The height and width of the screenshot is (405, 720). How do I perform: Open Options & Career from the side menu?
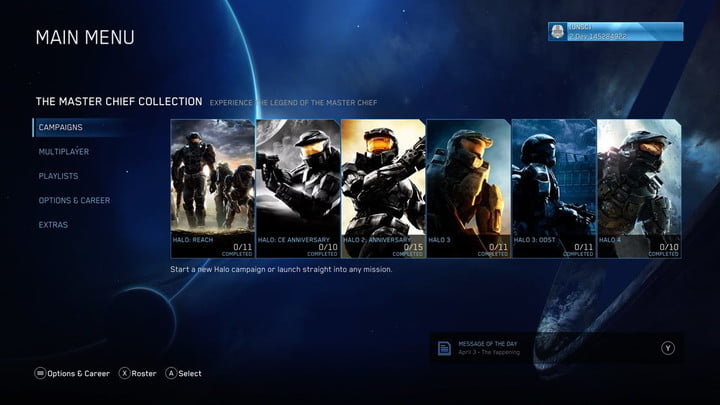pos(74,200)
